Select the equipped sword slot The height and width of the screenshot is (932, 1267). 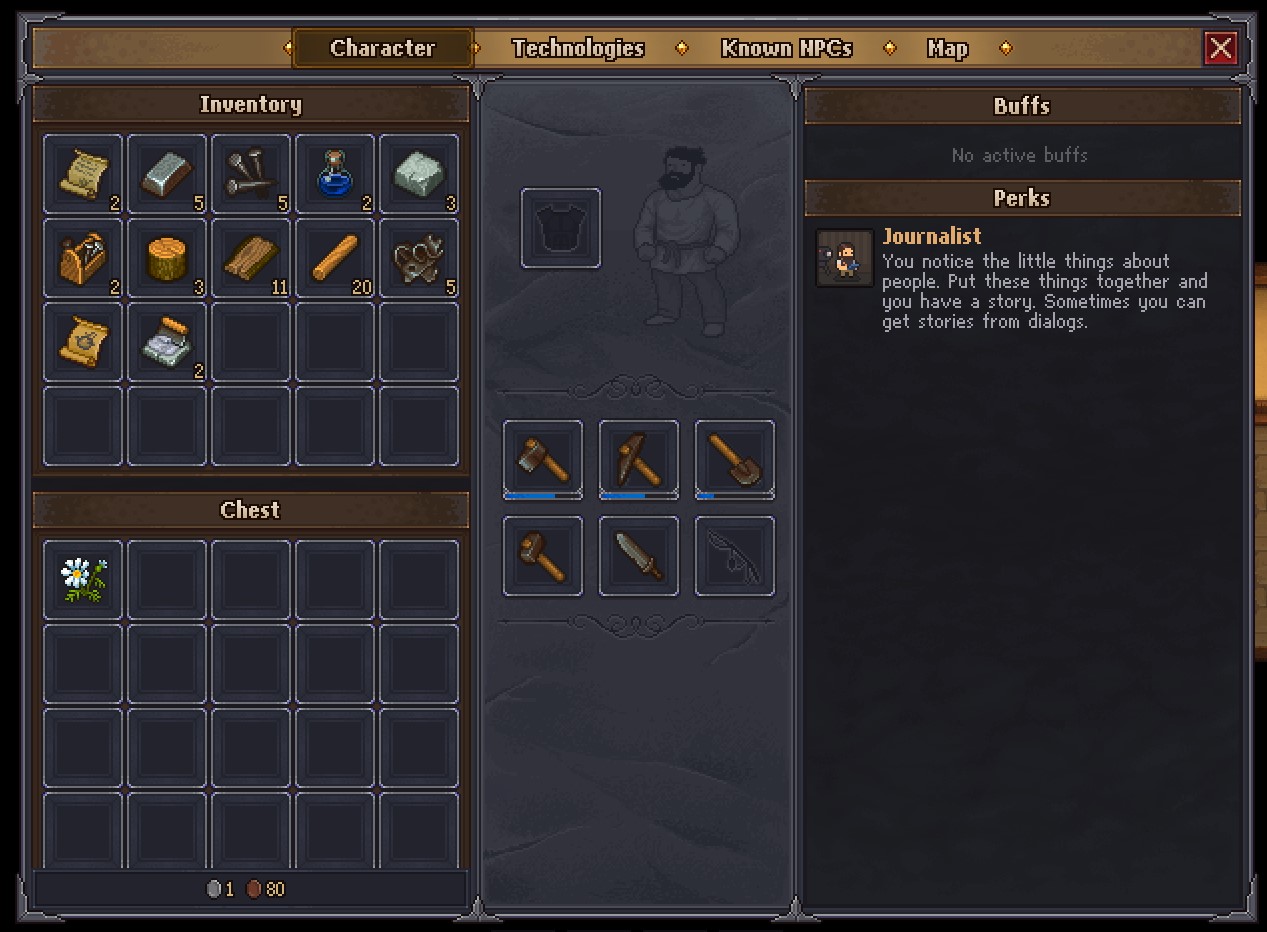639,556
